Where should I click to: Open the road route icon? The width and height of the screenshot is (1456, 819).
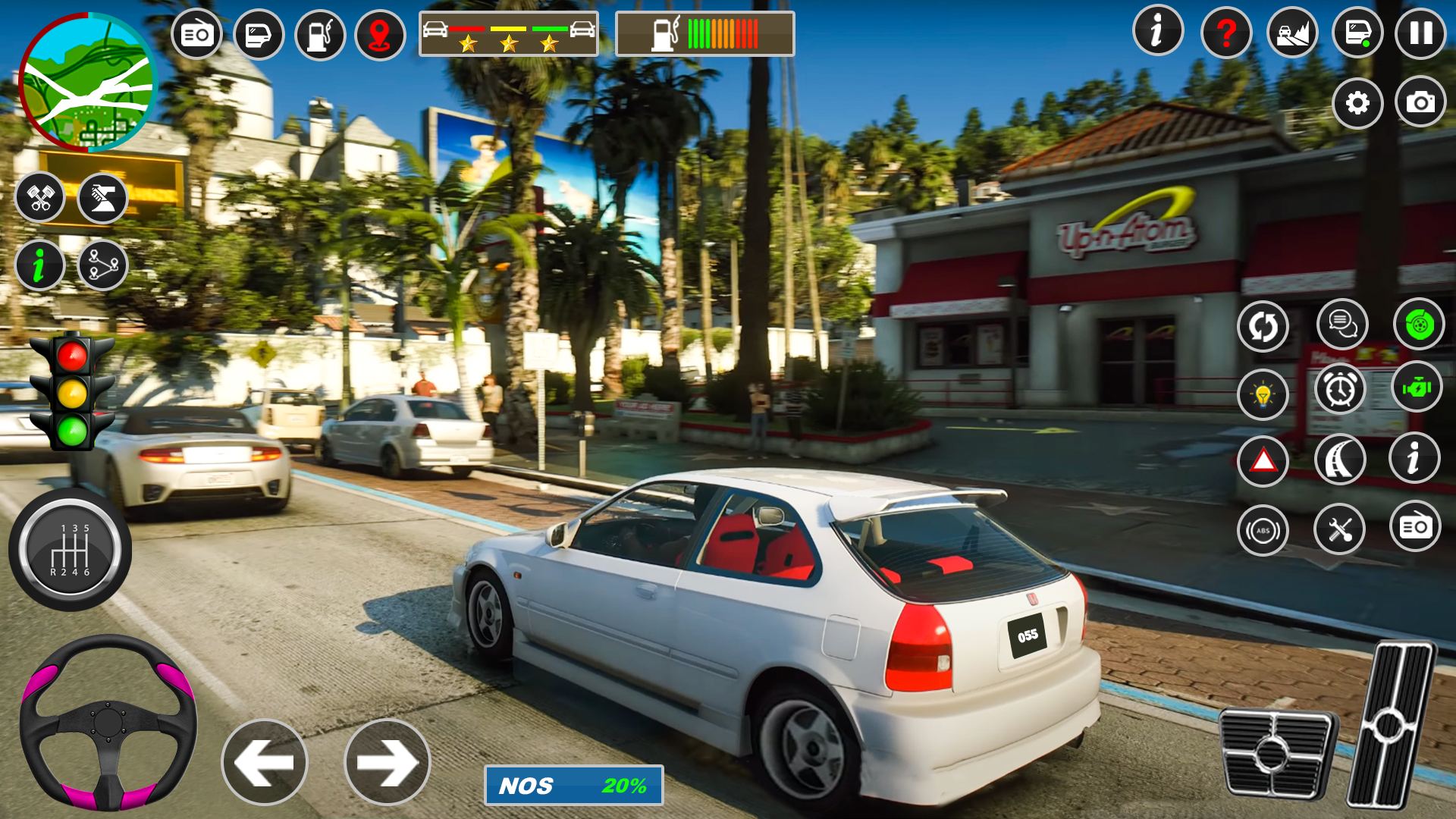(1340, 459)
